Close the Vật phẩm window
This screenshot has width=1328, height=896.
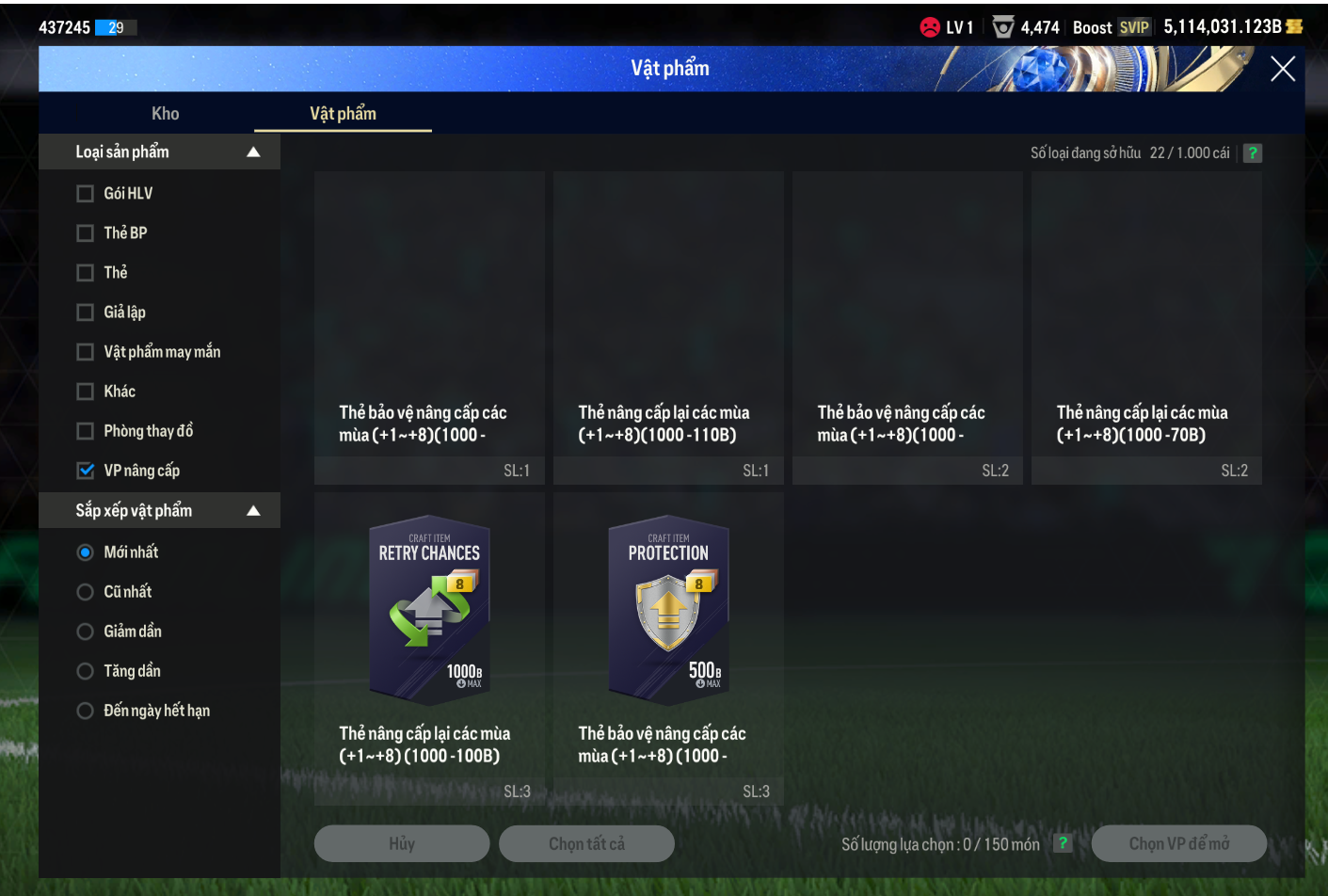(x=1282, y=69)
